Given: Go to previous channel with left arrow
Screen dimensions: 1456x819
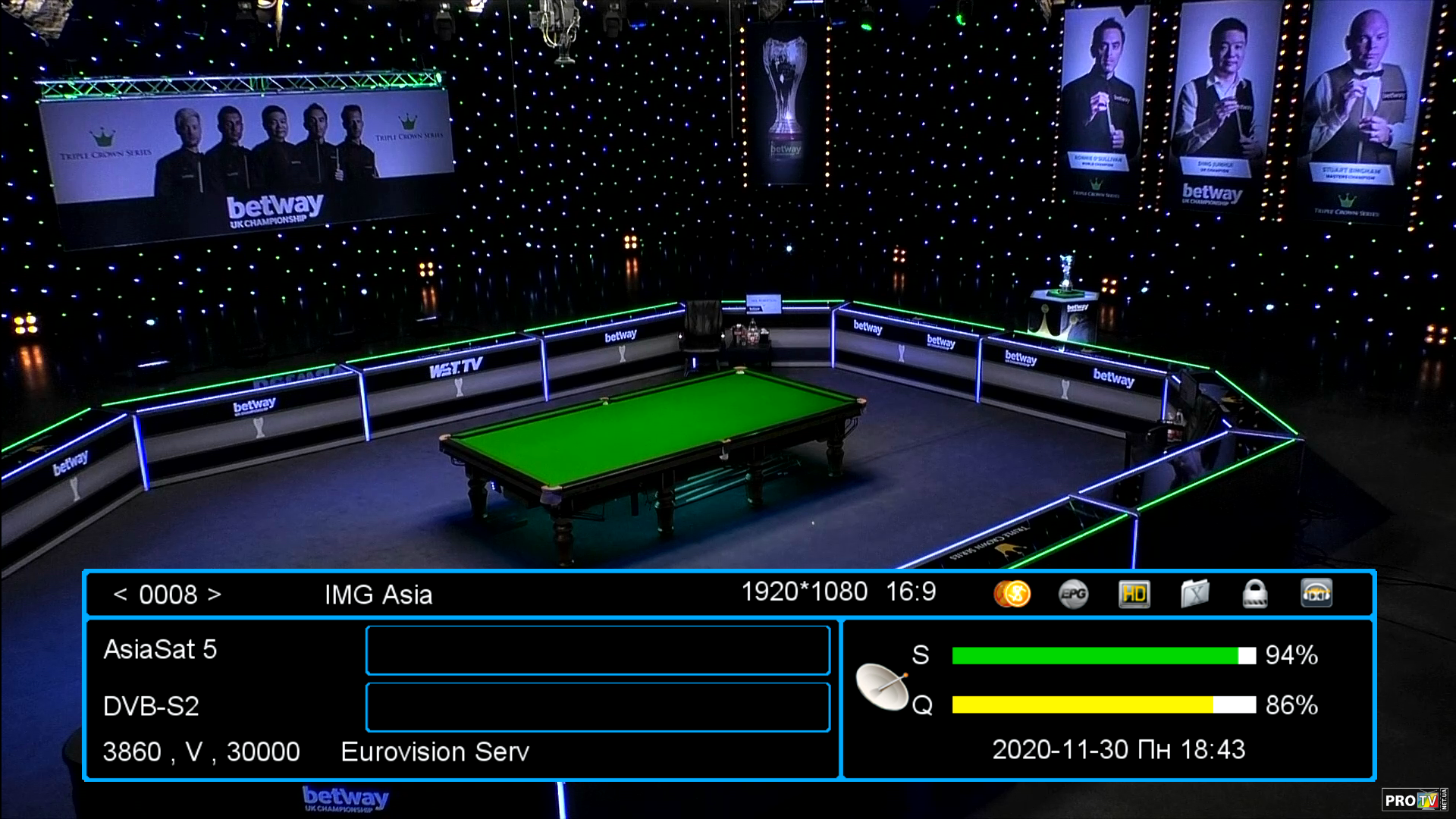Looking at the screenshot, I should pyautogui.click(x=120, y=595).
